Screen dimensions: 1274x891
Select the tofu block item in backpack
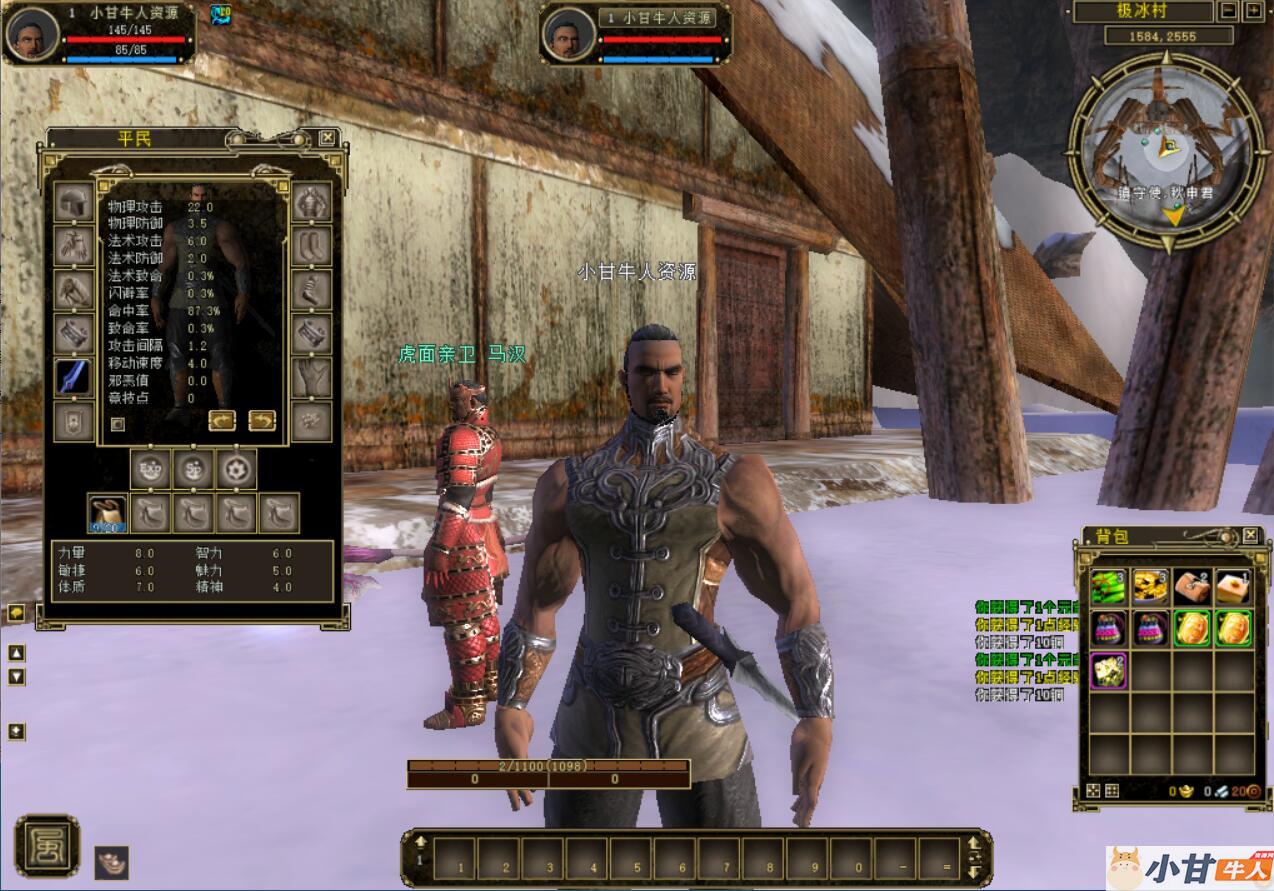1234,586
